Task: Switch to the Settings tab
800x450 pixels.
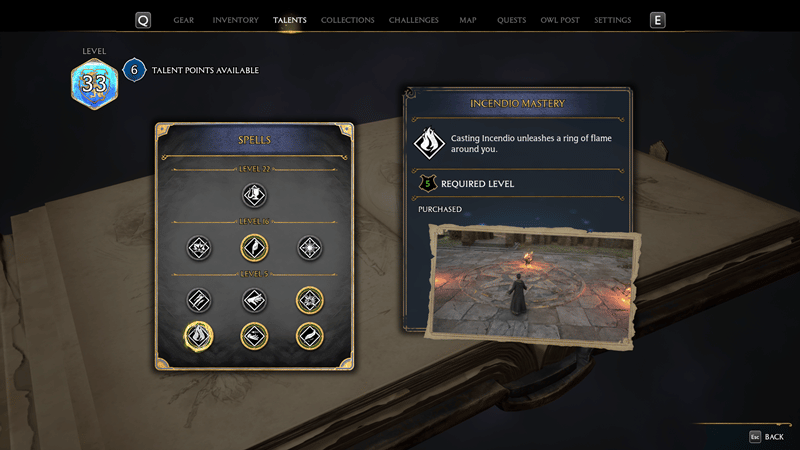Action: [612, 20]
